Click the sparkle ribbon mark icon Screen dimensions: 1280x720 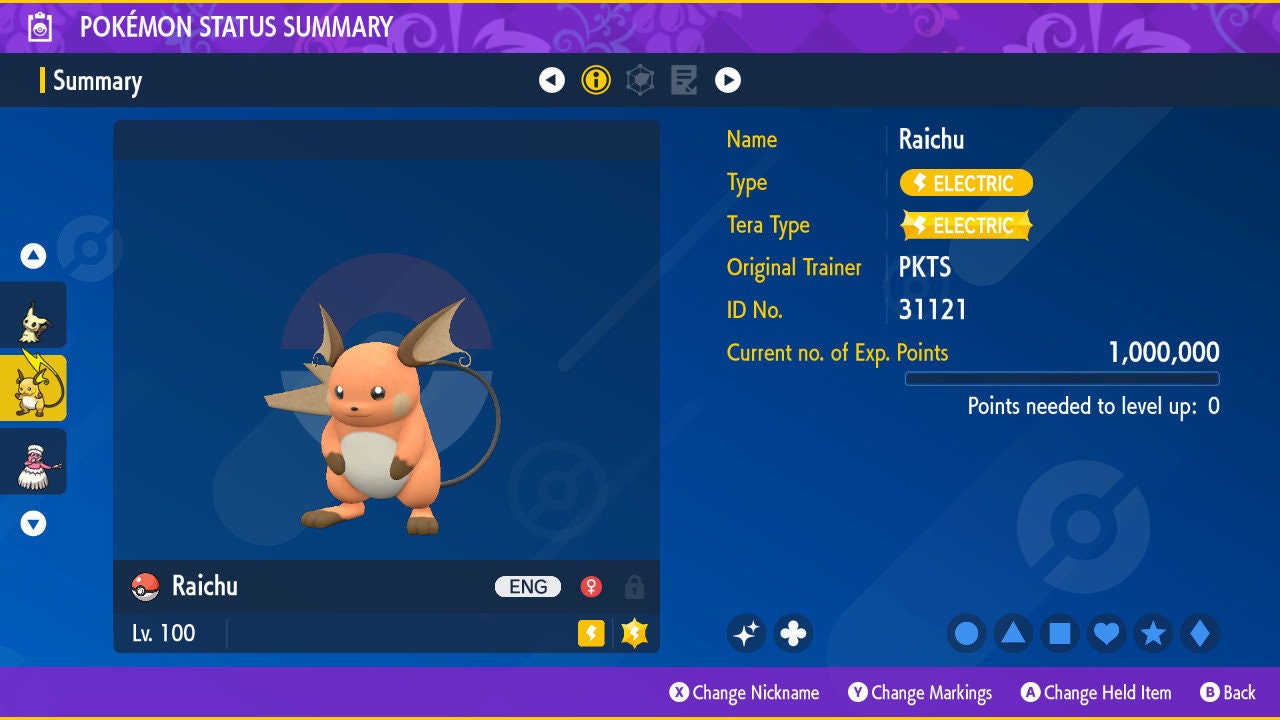746,633
